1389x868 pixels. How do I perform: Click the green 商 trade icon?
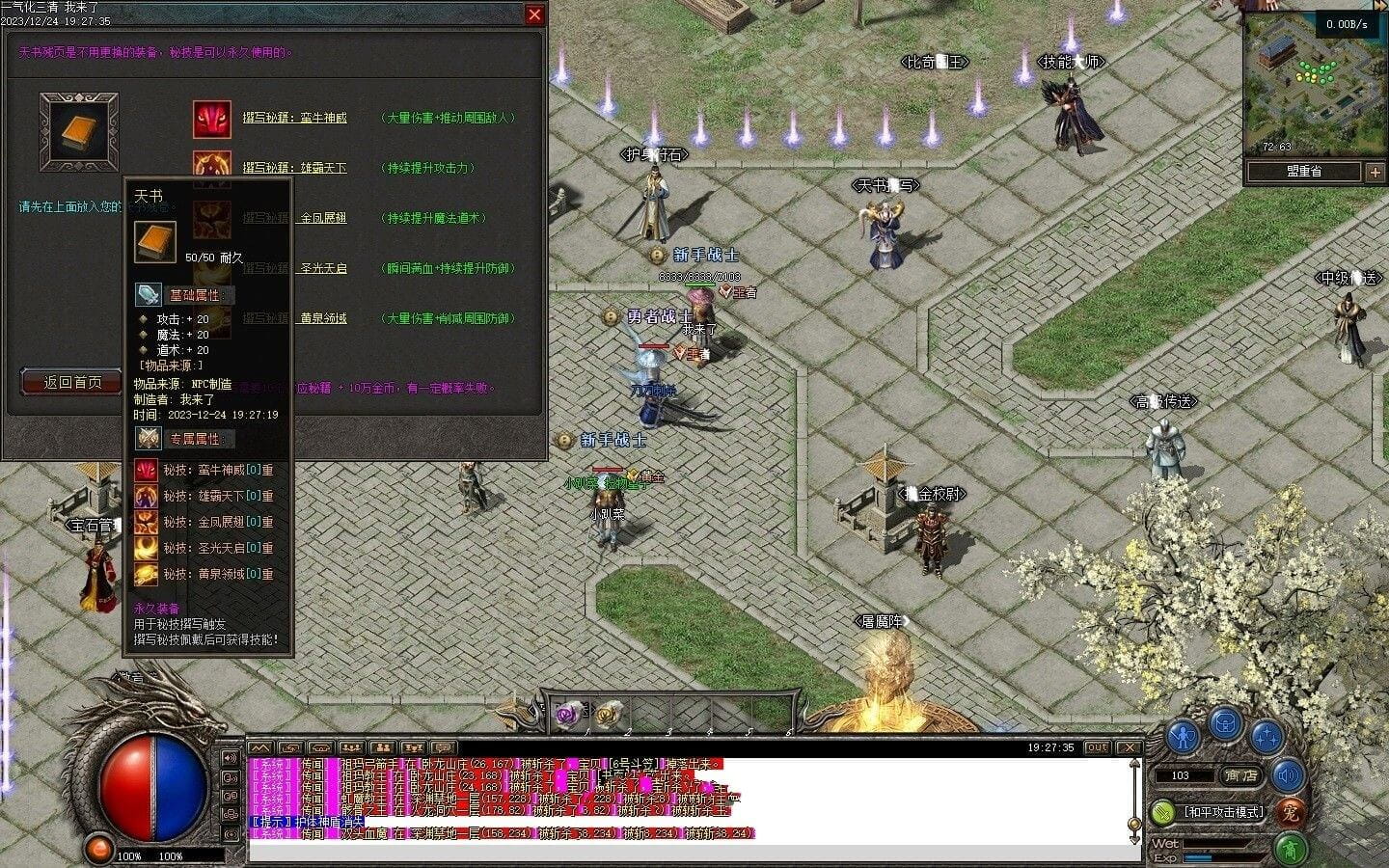click(x=1292, y=848)
